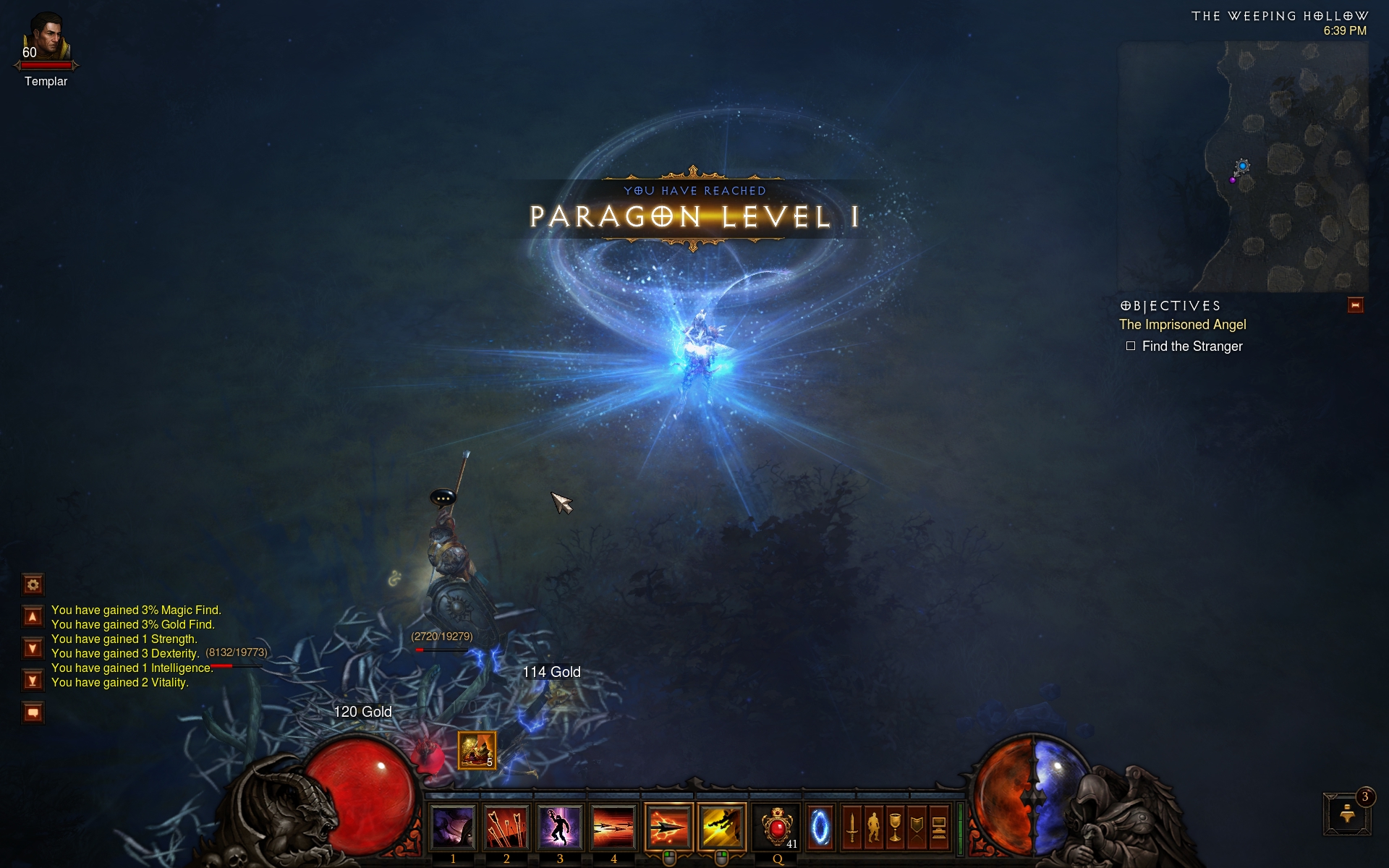1389x868 pixels.
Task: Trigger the purple shadow figure skill
Action: click(x=560, y=827)
